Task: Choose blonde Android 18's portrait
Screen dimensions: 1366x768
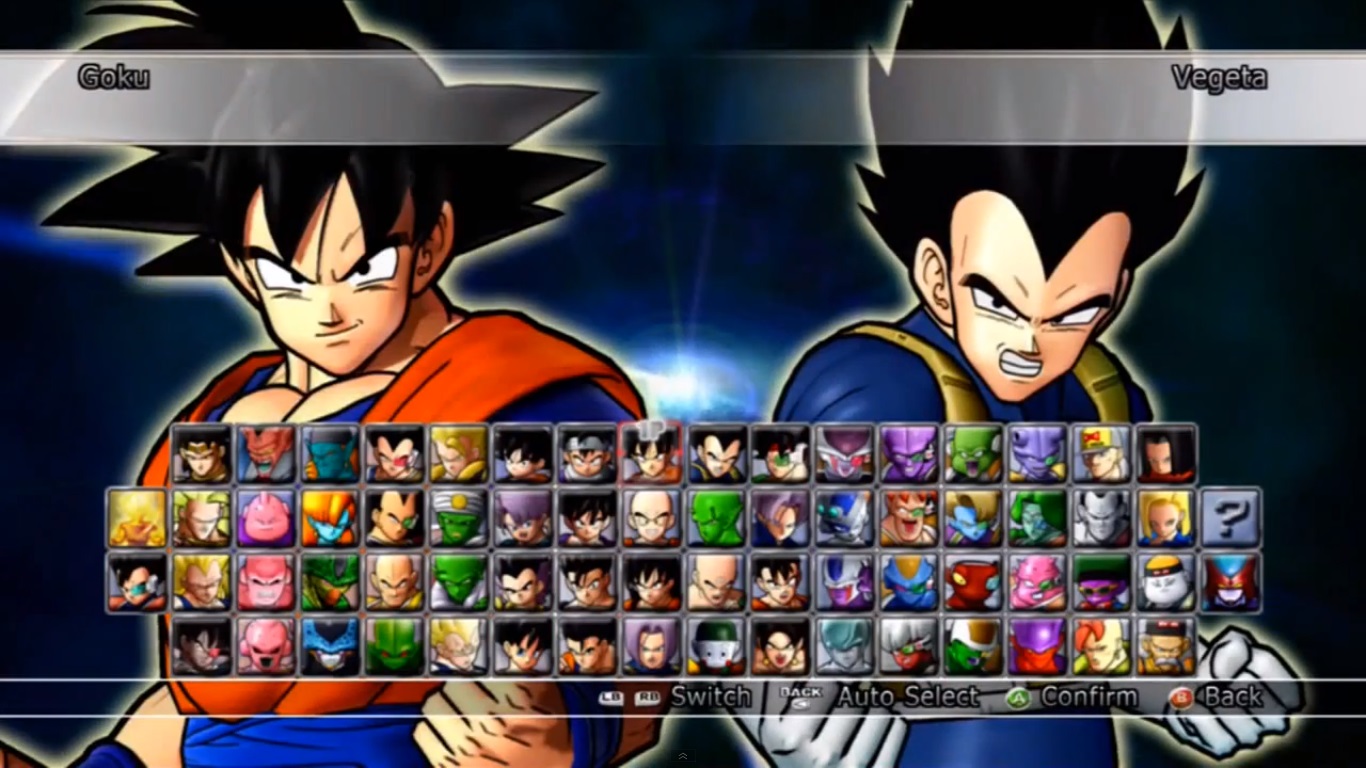Action: [x=1165, y=518]
